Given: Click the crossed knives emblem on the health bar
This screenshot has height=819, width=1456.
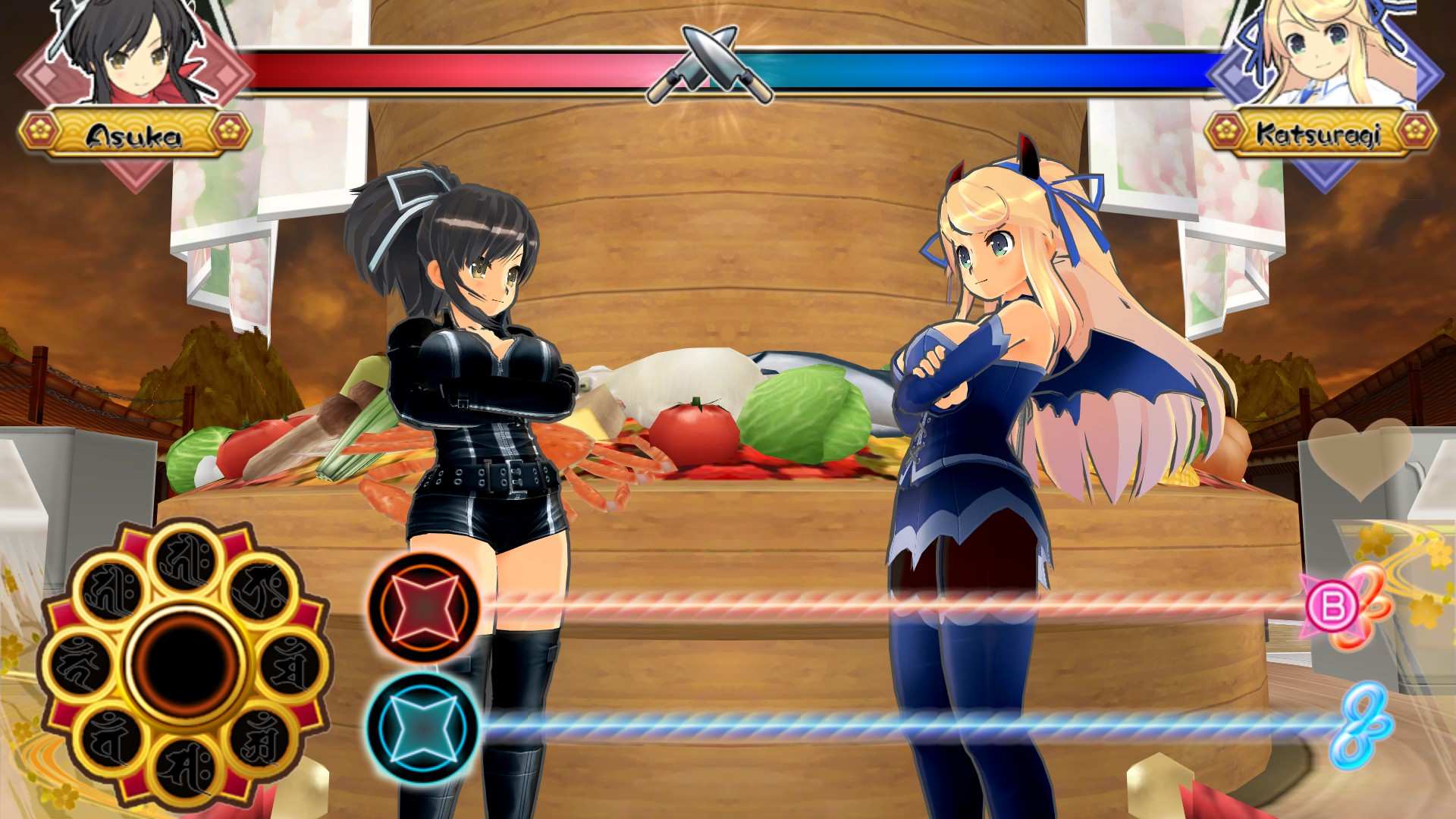Looking at the screenshot, I should pos(709,64).
